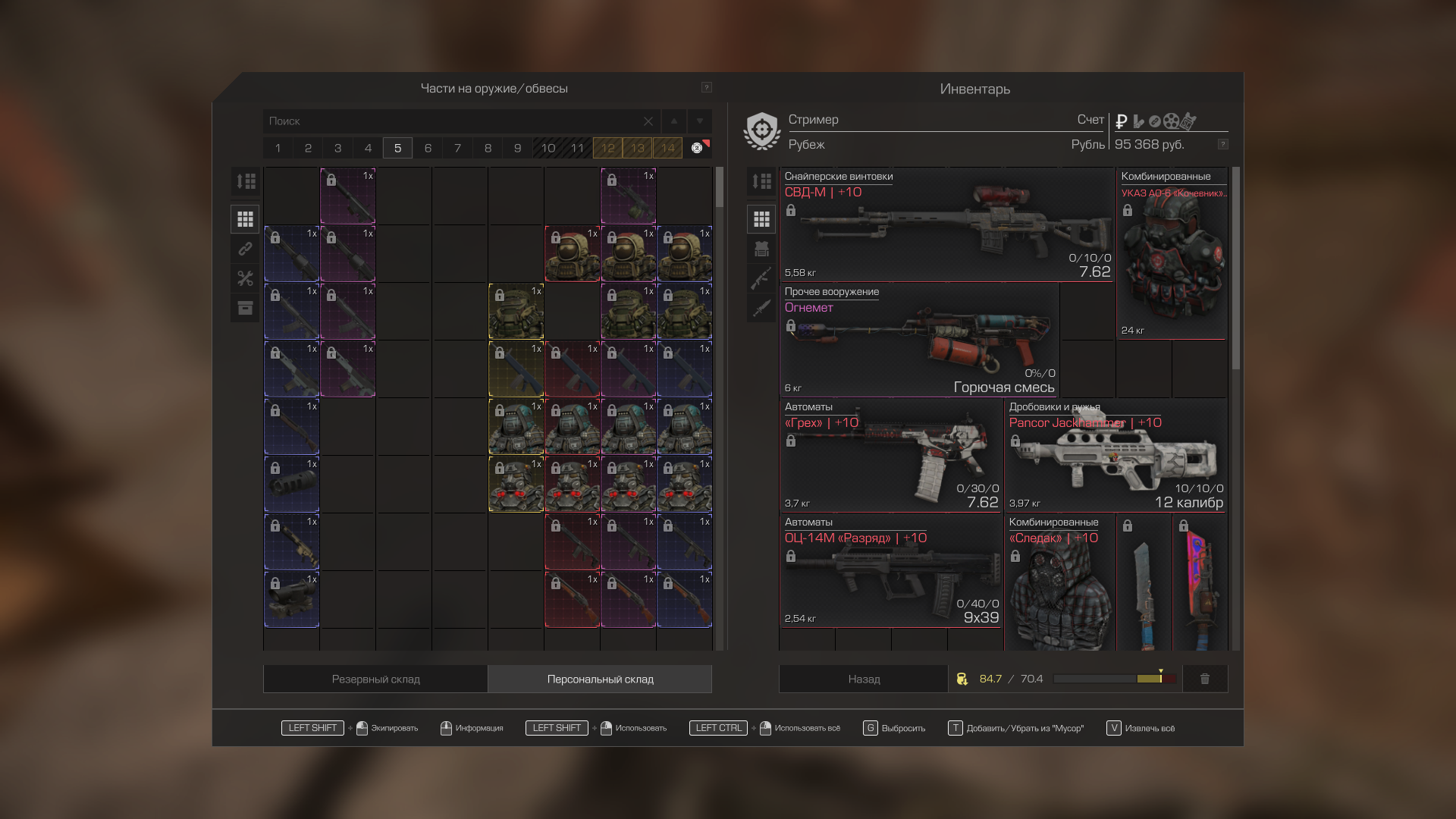Screen dimensions: 1456x819
Task: Click the muzzle brake attachment slot
Action: coord(292,485)
